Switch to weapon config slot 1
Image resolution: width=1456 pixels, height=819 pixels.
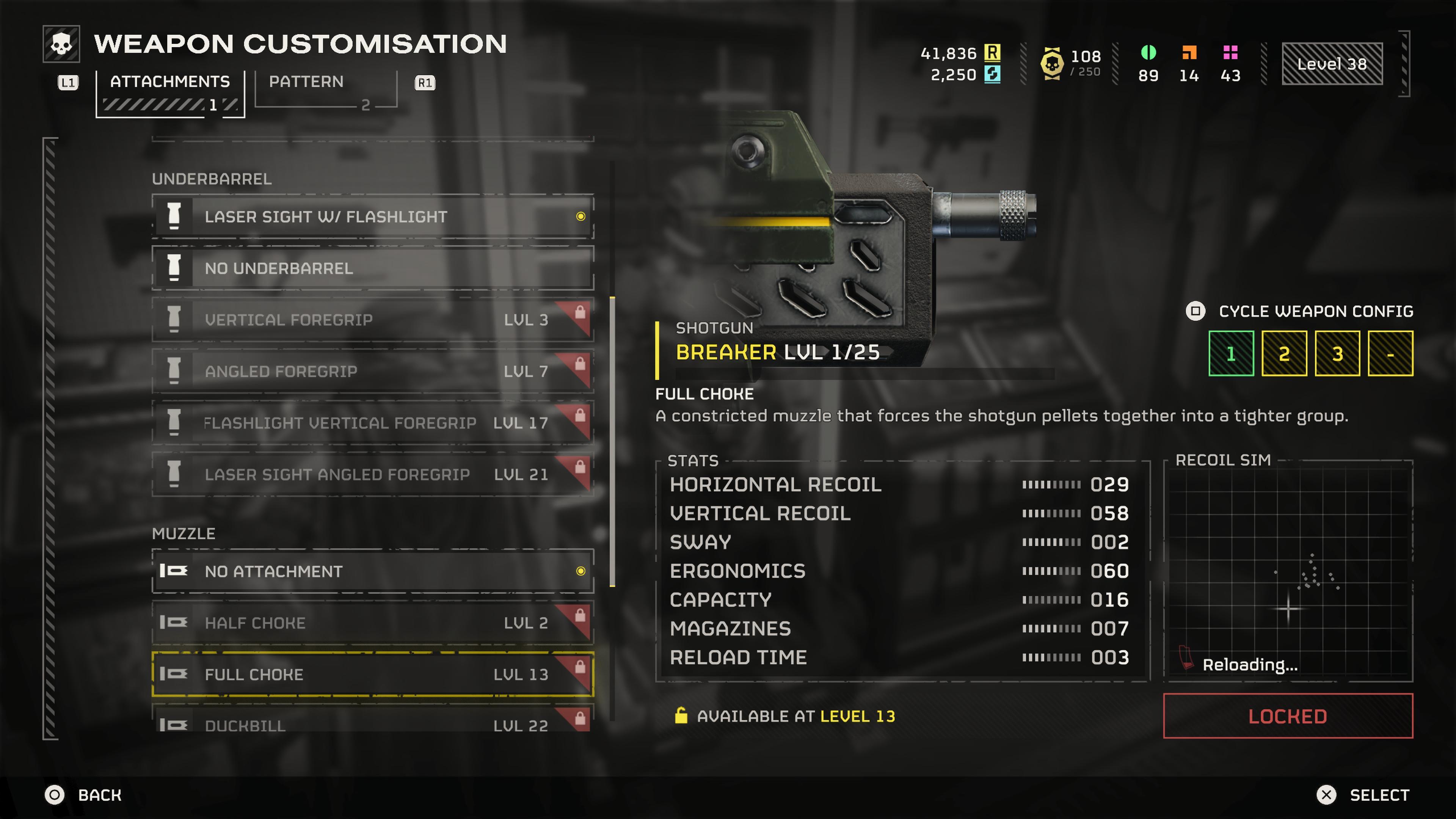(x=1230, y=354)
